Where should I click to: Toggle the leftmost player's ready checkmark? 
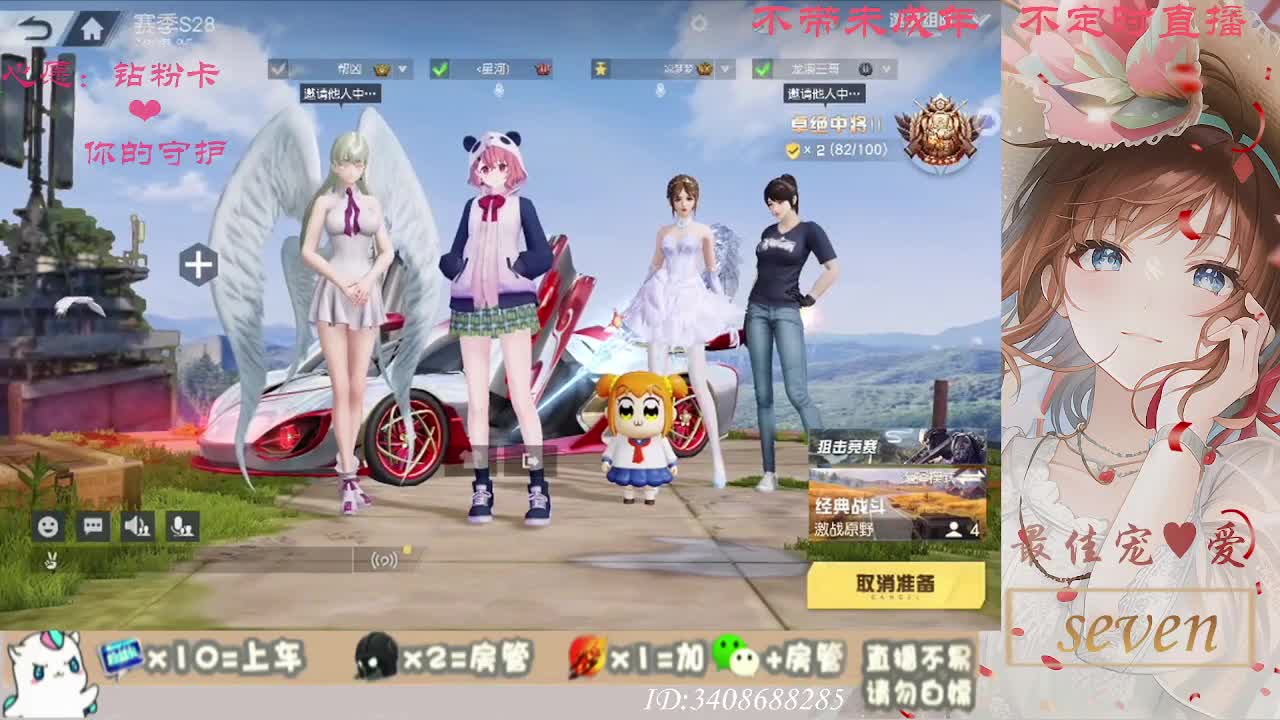277,67
